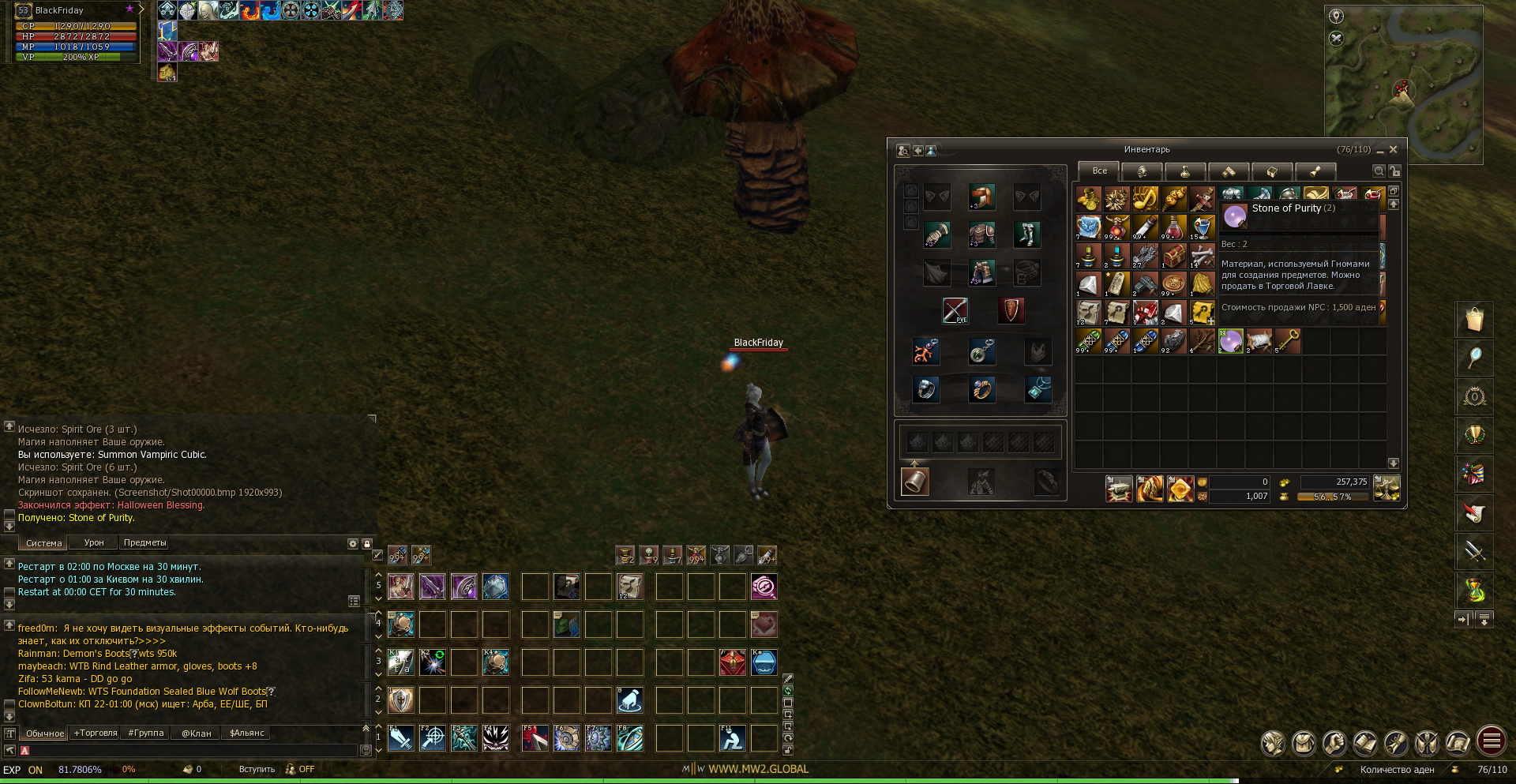The image size is (1516, 784).
Task: Switch to the Все inventory tab
Action: point(1100,171)
